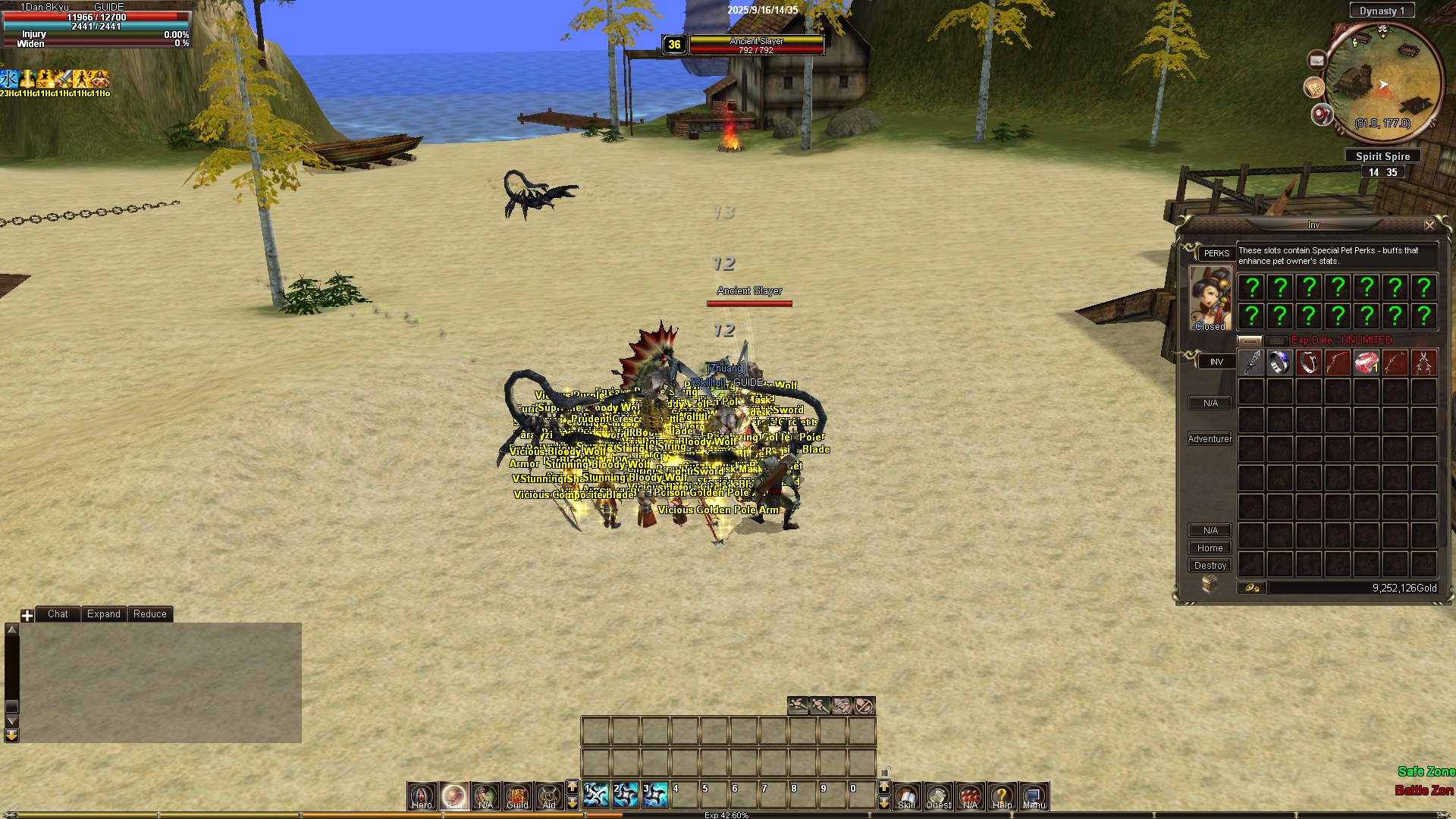Click the Destroy button in inventory
1456x819 pixels.
pos(1210,566)
